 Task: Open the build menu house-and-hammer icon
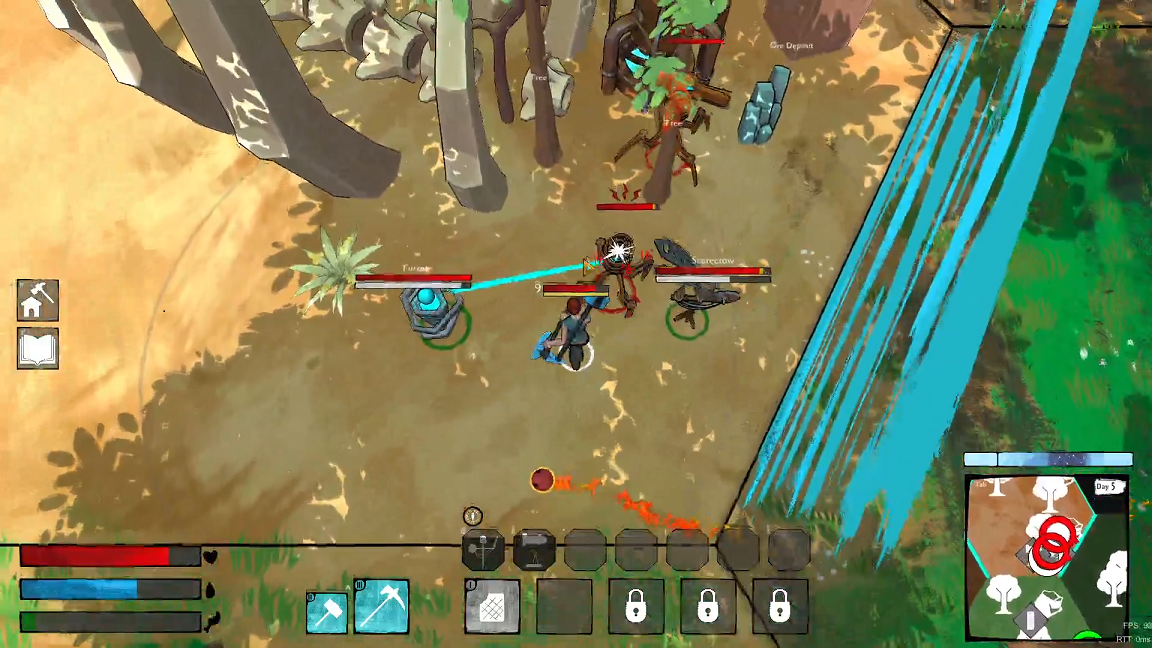[x=37, y=300]
